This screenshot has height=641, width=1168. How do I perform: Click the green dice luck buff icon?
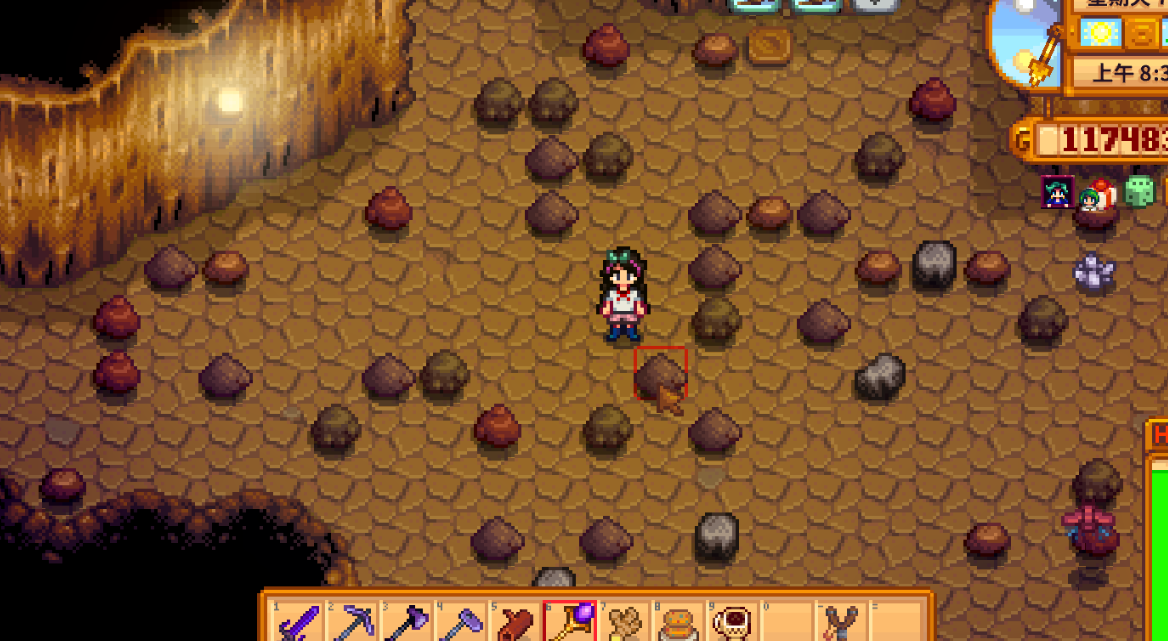1139,192
